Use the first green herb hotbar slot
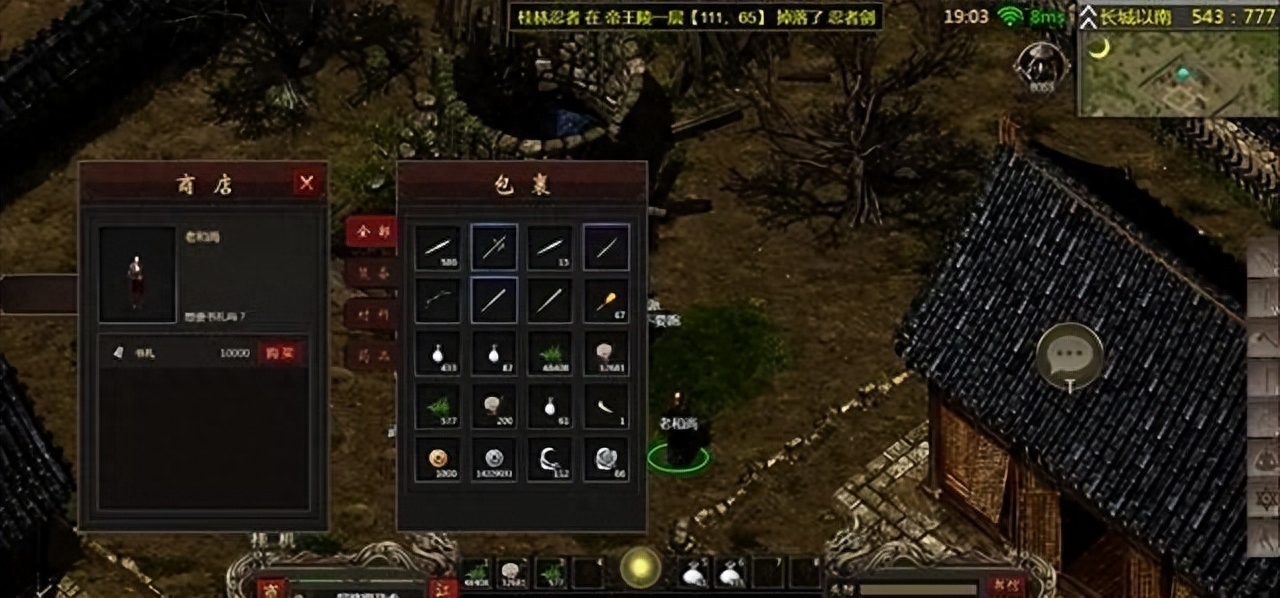 [x=478, y=573]
